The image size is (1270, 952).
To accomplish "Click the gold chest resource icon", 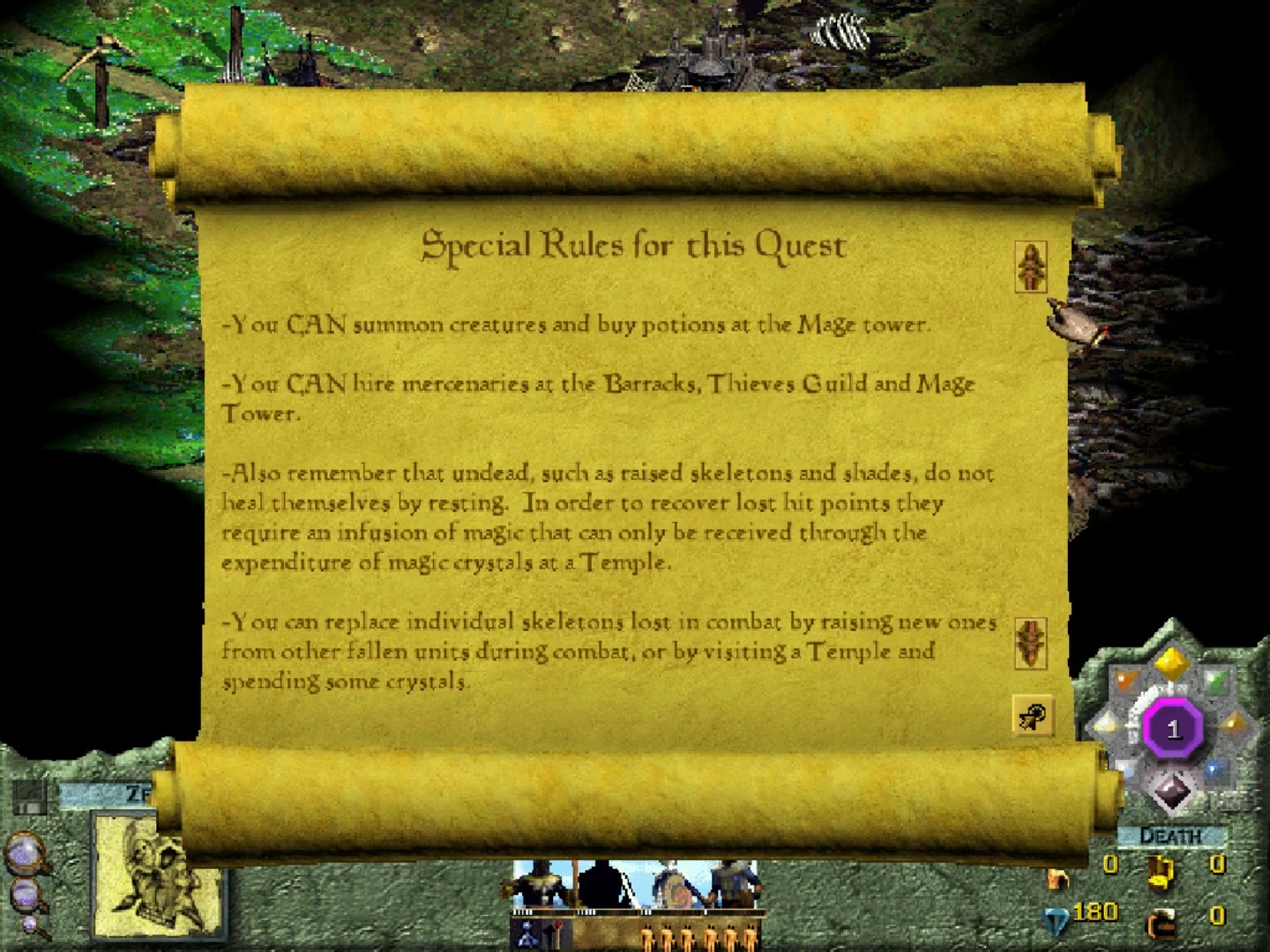I will 1161,874.
